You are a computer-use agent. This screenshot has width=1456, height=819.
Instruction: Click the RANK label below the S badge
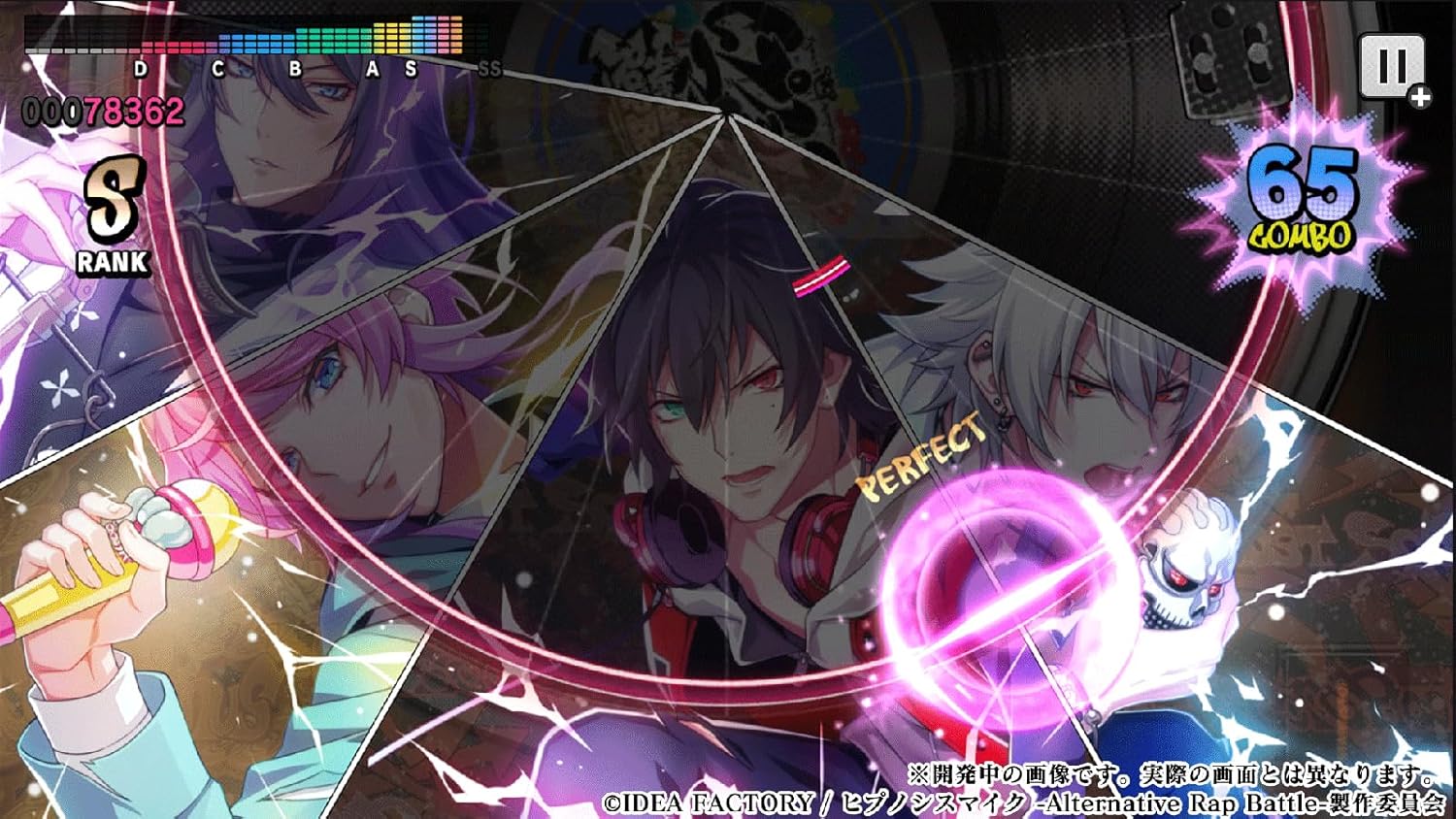(112, 260)
